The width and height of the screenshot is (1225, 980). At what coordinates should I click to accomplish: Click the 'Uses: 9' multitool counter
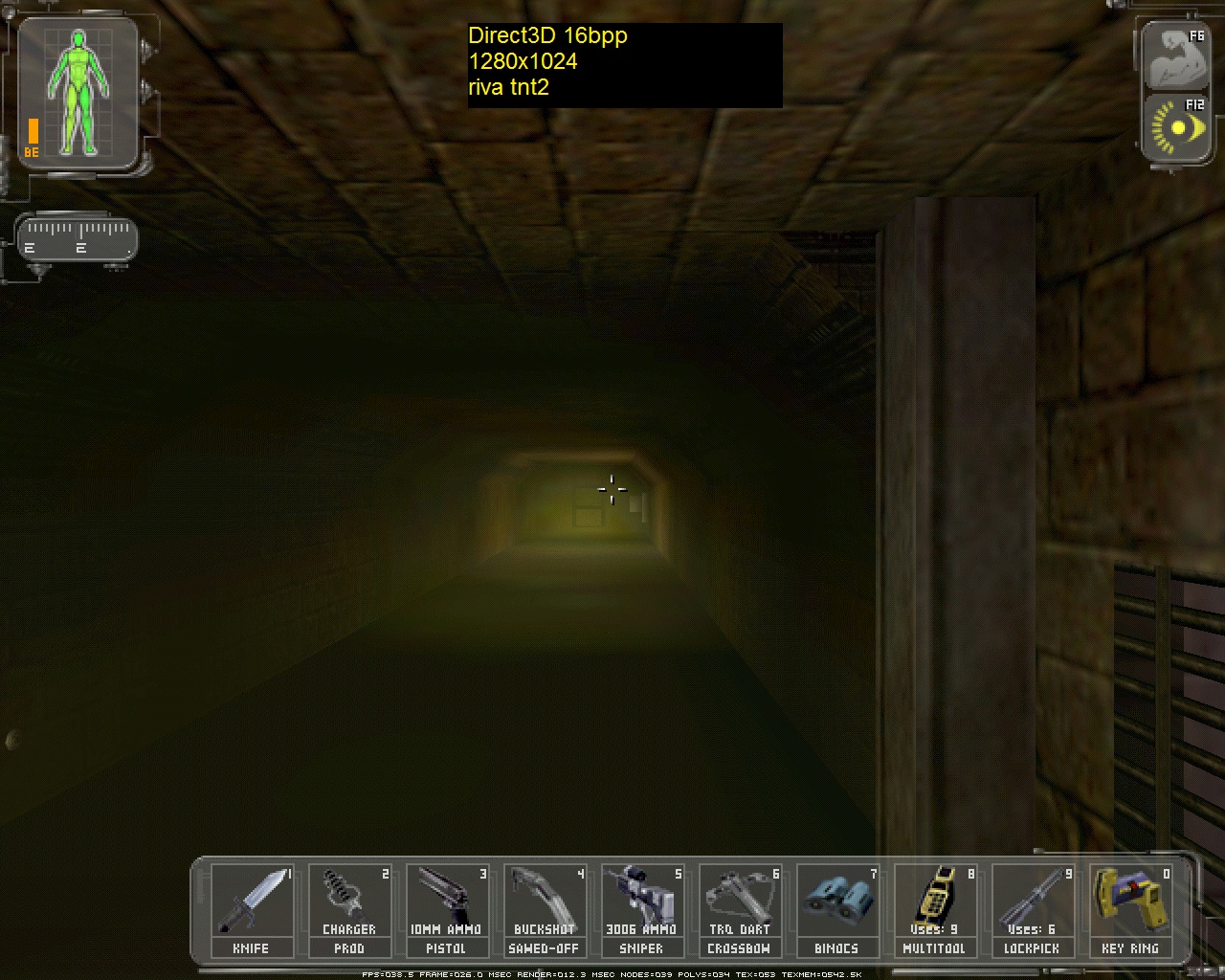pos(935,929)
